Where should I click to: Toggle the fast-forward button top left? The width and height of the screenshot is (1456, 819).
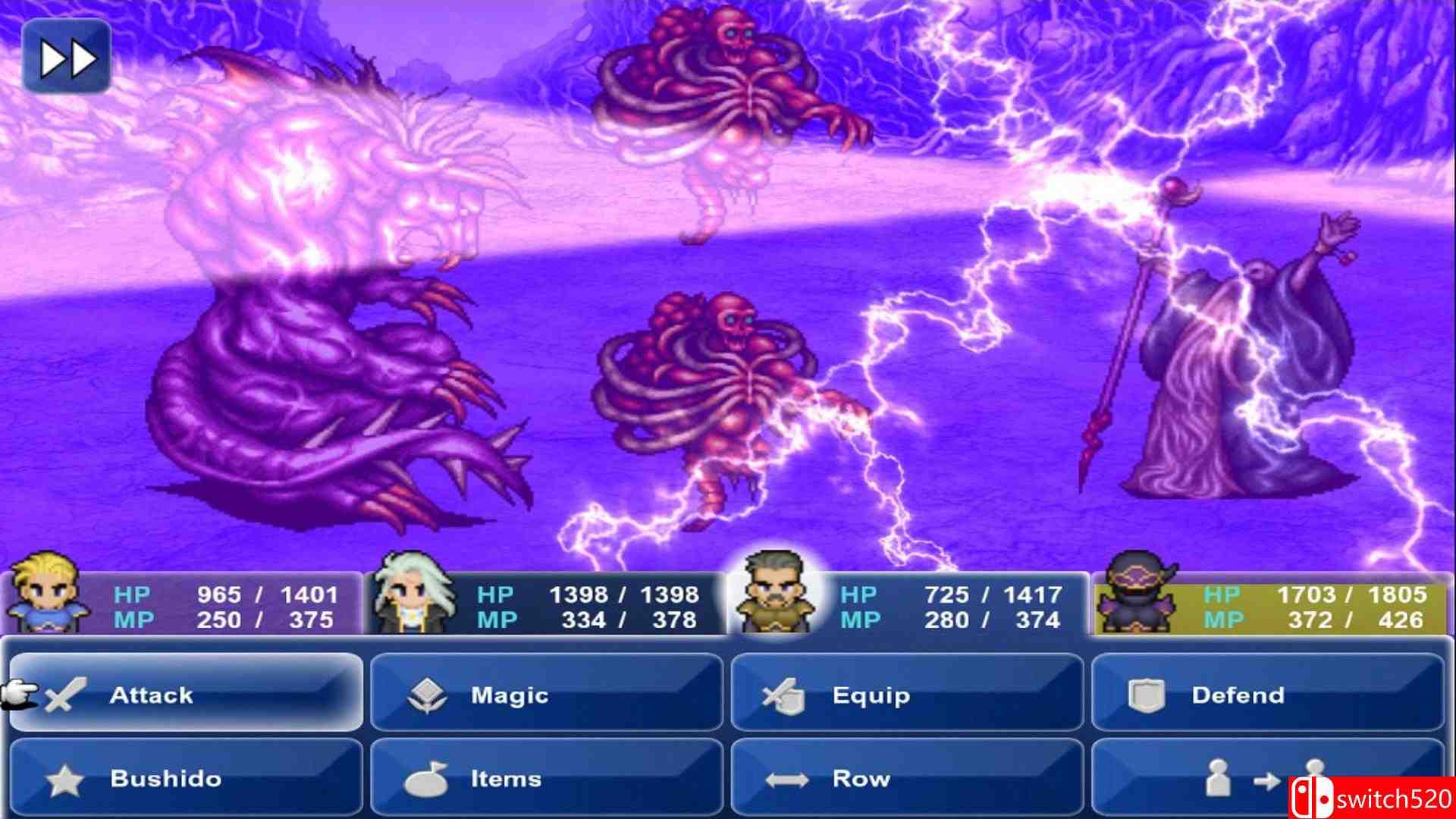(x=67, y=55)
